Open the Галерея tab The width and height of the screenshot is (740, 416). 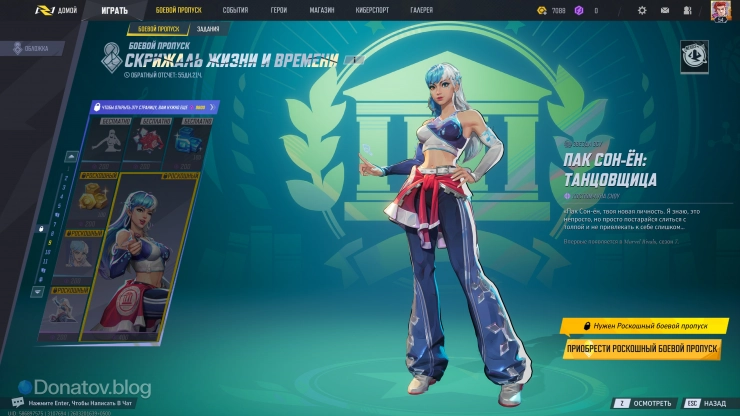pyautogui.click(x=422, y=10)
